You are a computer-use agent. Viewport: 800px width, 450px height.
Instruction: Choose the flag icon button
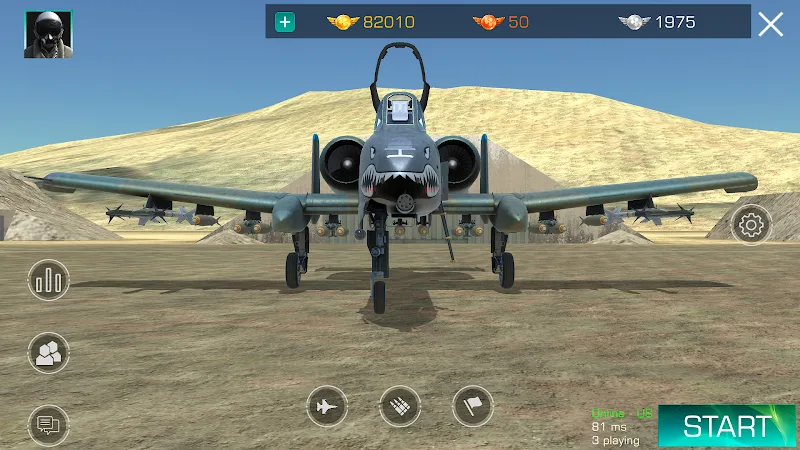pos(473,406)
